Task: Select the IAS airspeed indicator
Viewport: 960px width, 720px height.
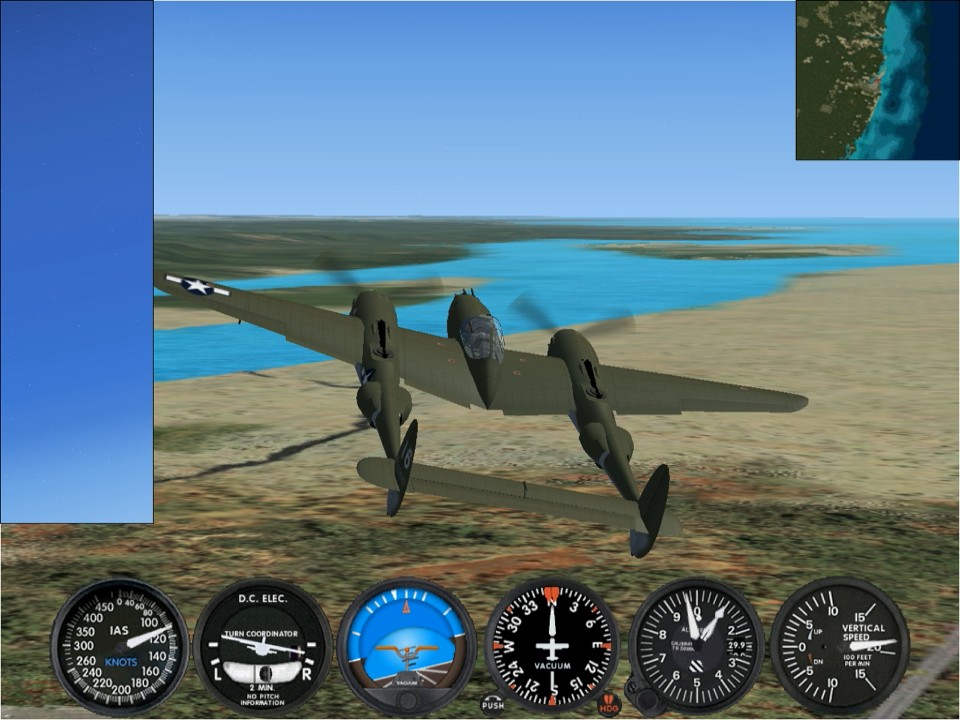Action: click(119, 646)
